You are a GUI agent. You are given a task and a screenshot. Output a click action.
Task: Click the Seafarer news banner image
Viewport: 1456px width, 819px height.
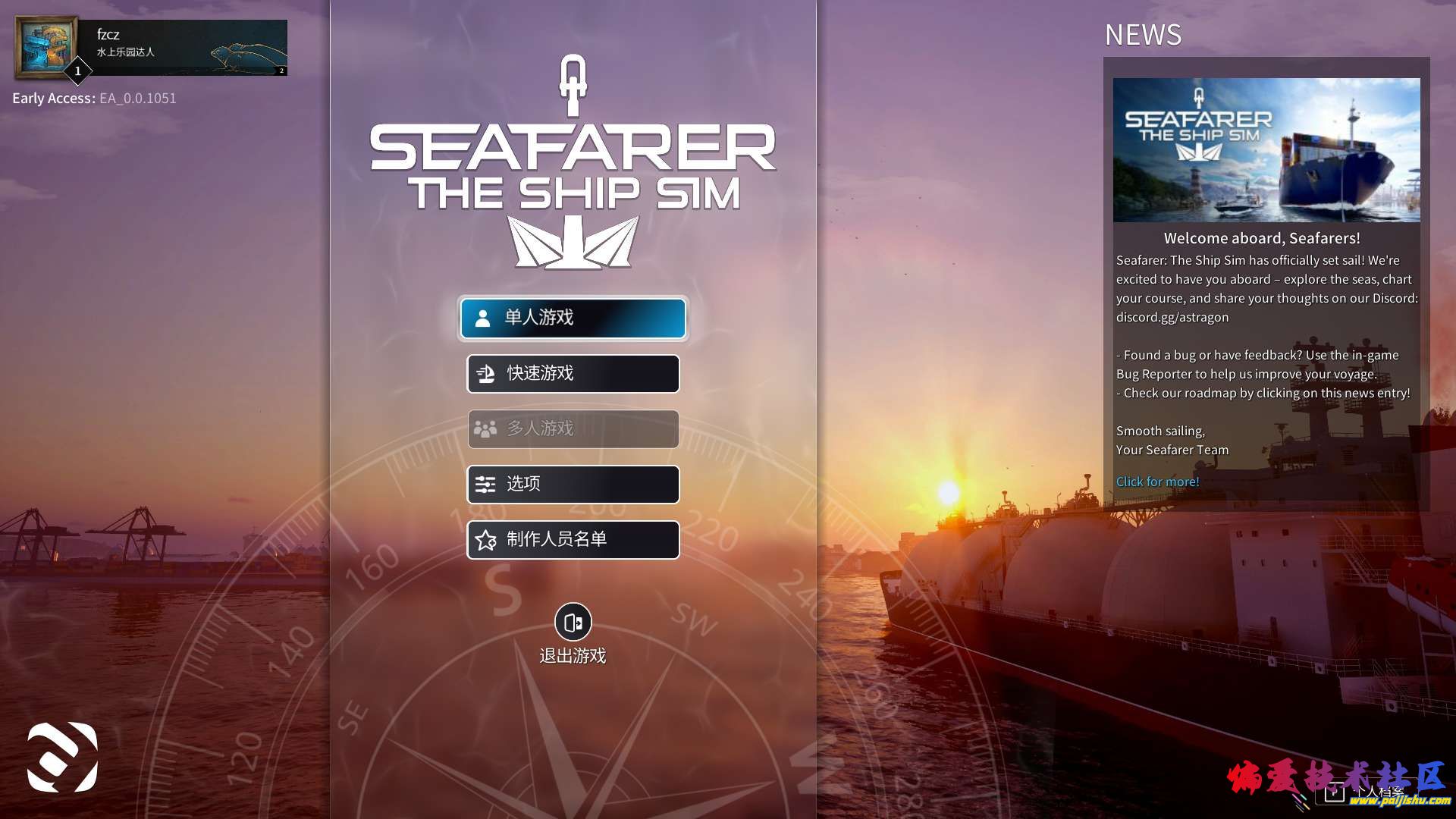1266,150
